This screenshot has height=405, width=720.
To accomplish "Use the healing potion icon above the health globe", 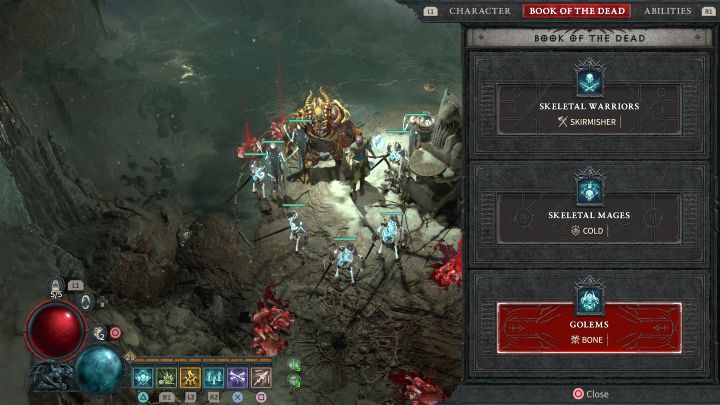I will pyautogui.click(x=56, y=286).
